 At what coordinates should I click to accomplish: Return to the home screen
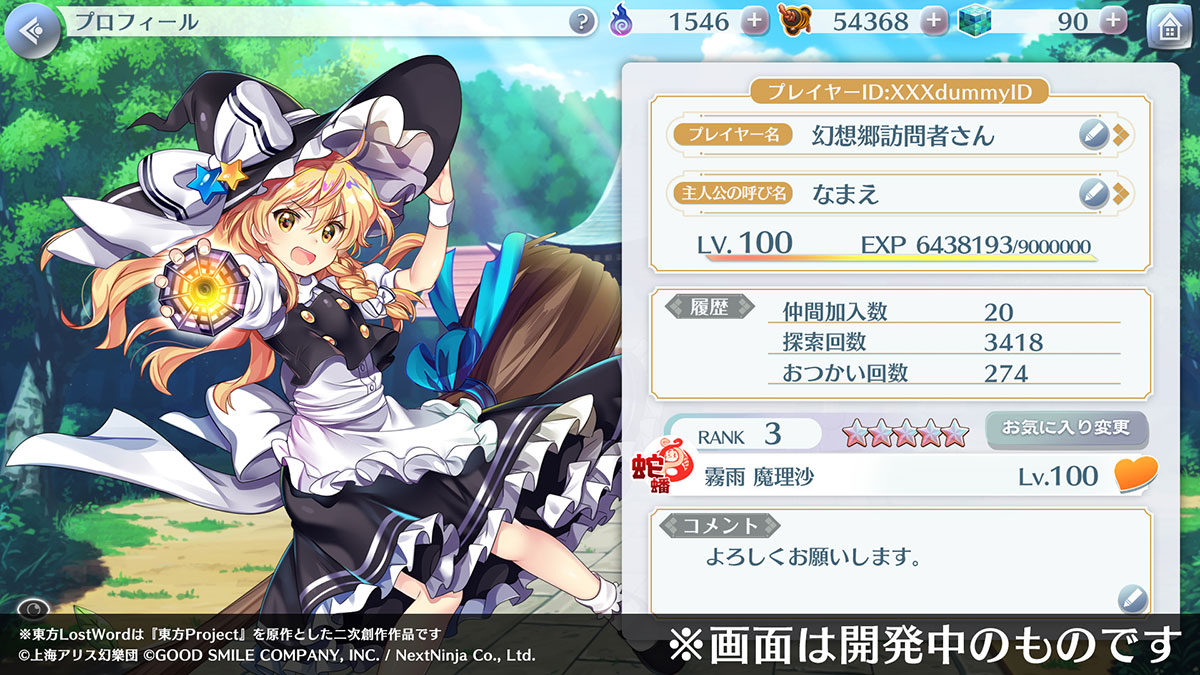1167,28
